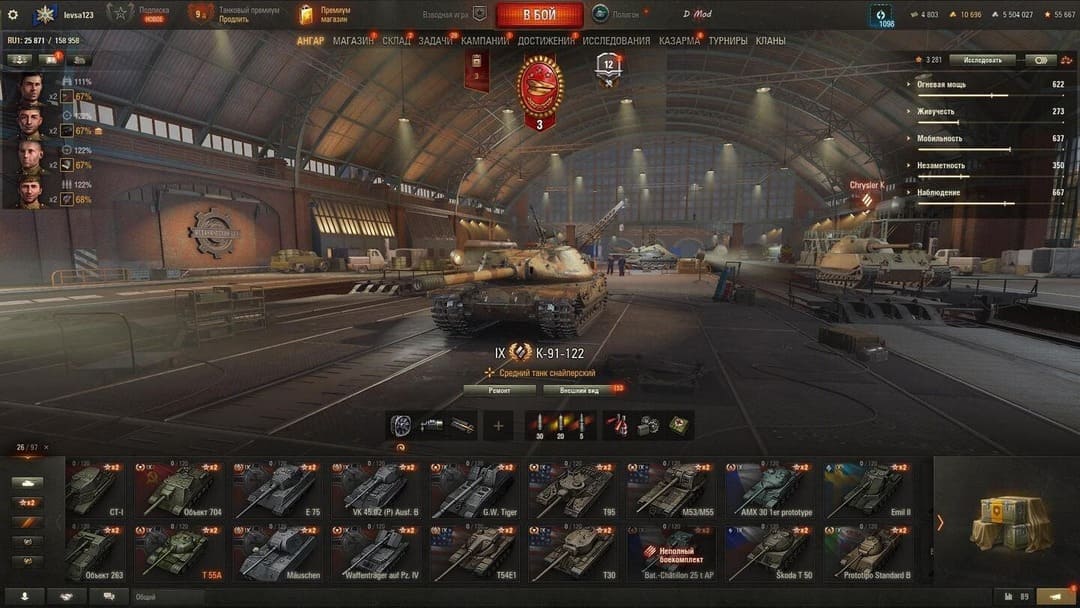Choose the E 75 tank in carousel
Viewport: 1080px width, 608px height.
(278, 490)
